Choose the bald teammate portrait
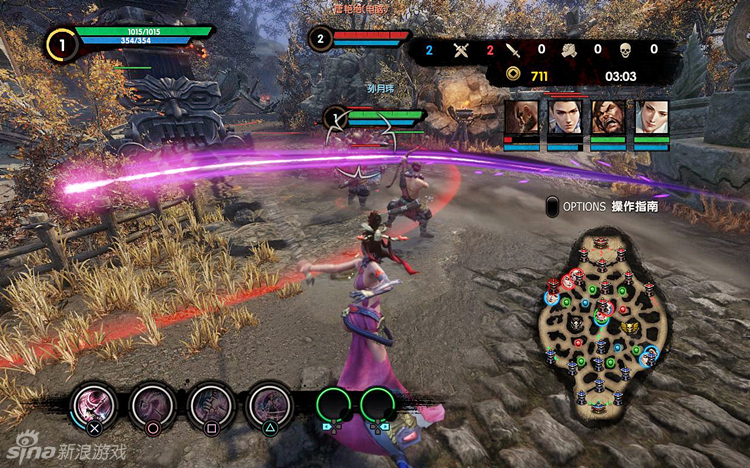Image resolution: width=750 pixels, height=468 pixels. pos(519,119)
